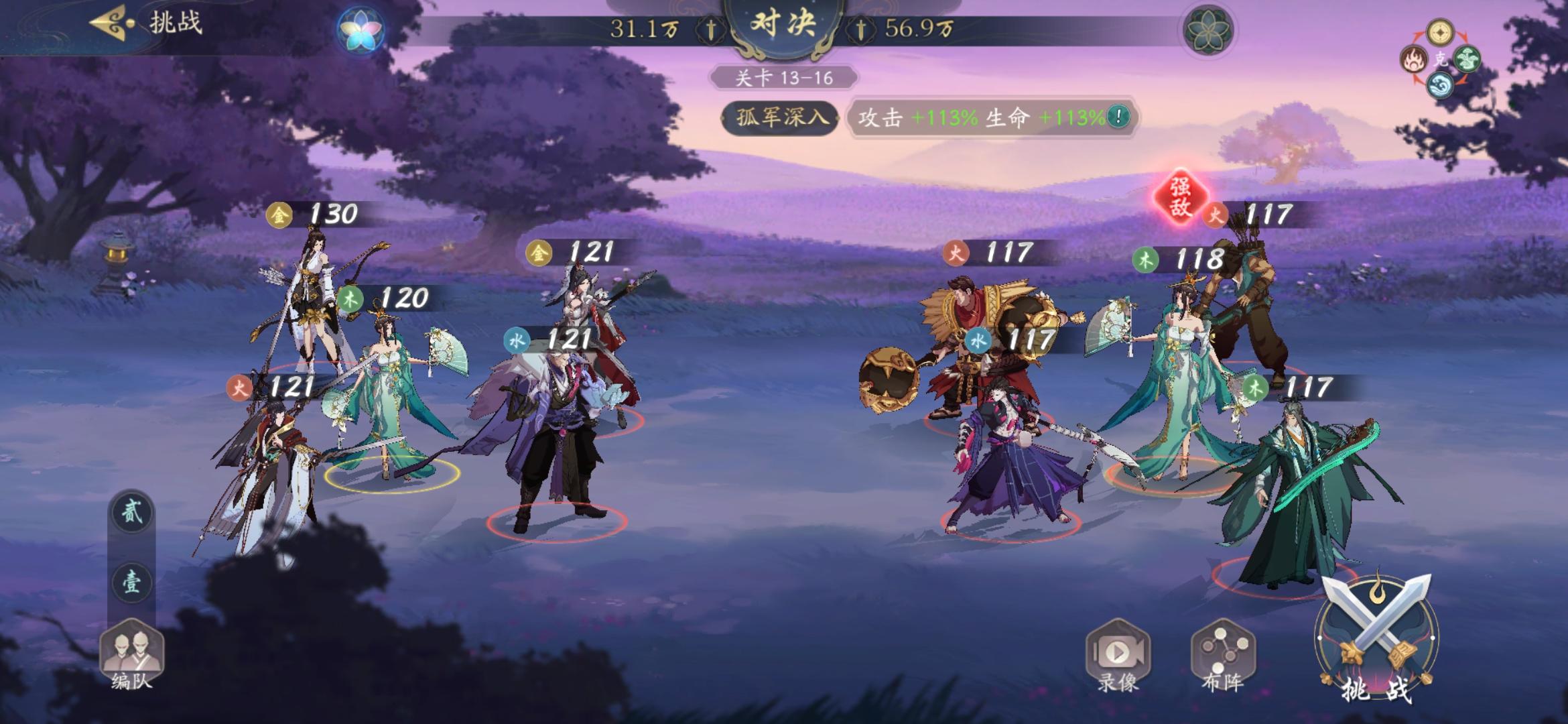
Task: Switch to team preset 贰
Action: (x=133, y=511)
